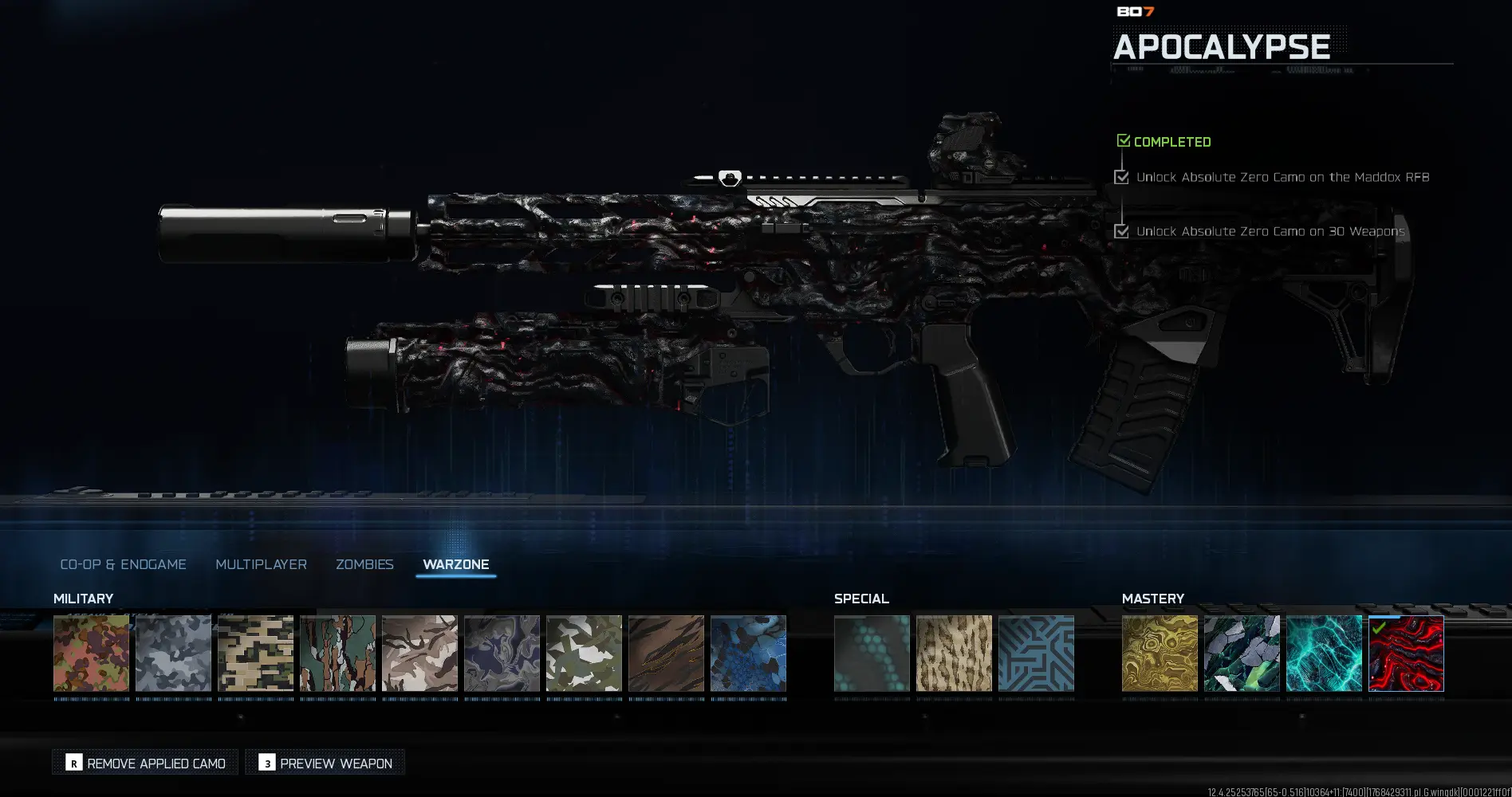The image size is (1512, 797).
Task: Switch to the MULTIPLAYER tab
Action: 261,563
